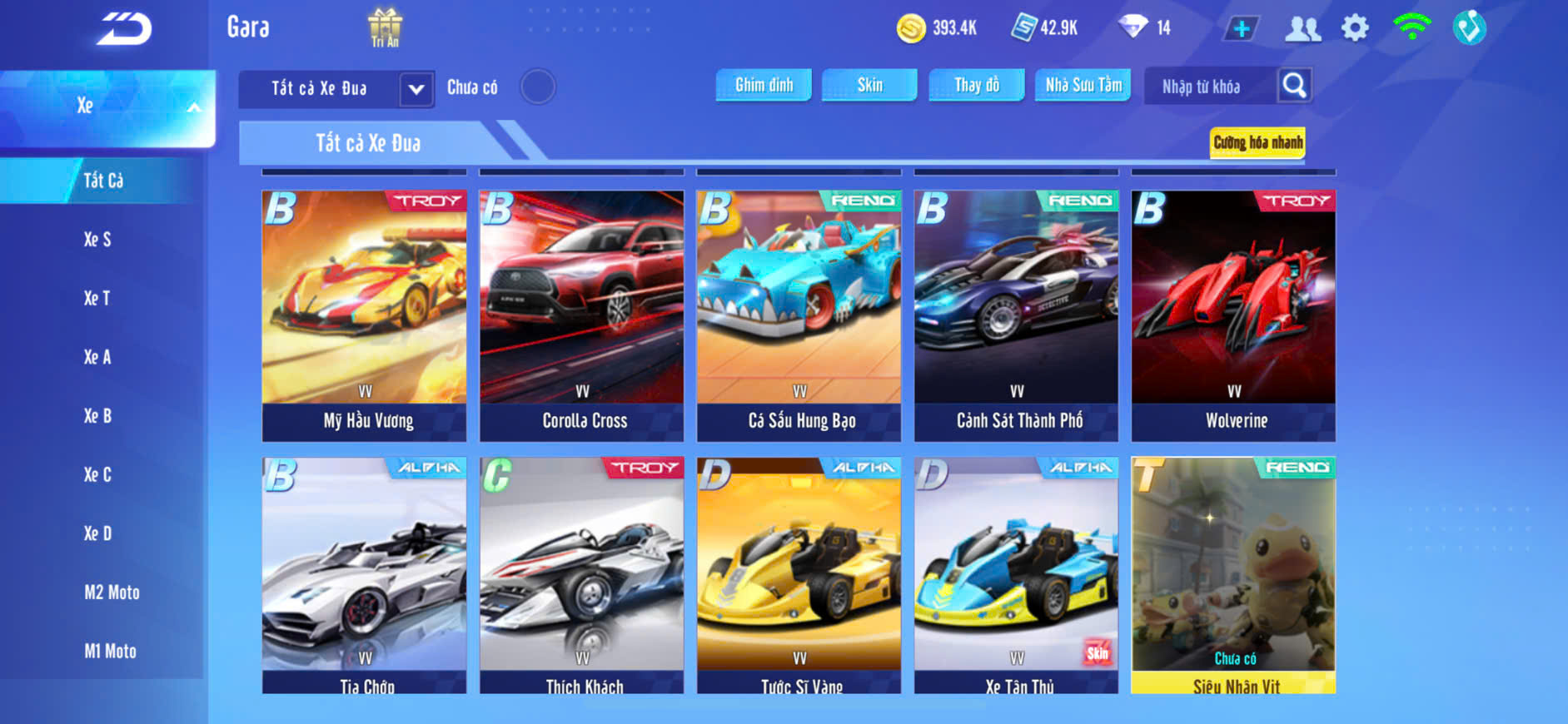Activate Cường hóa nhanh button

tap(1257, 142)
